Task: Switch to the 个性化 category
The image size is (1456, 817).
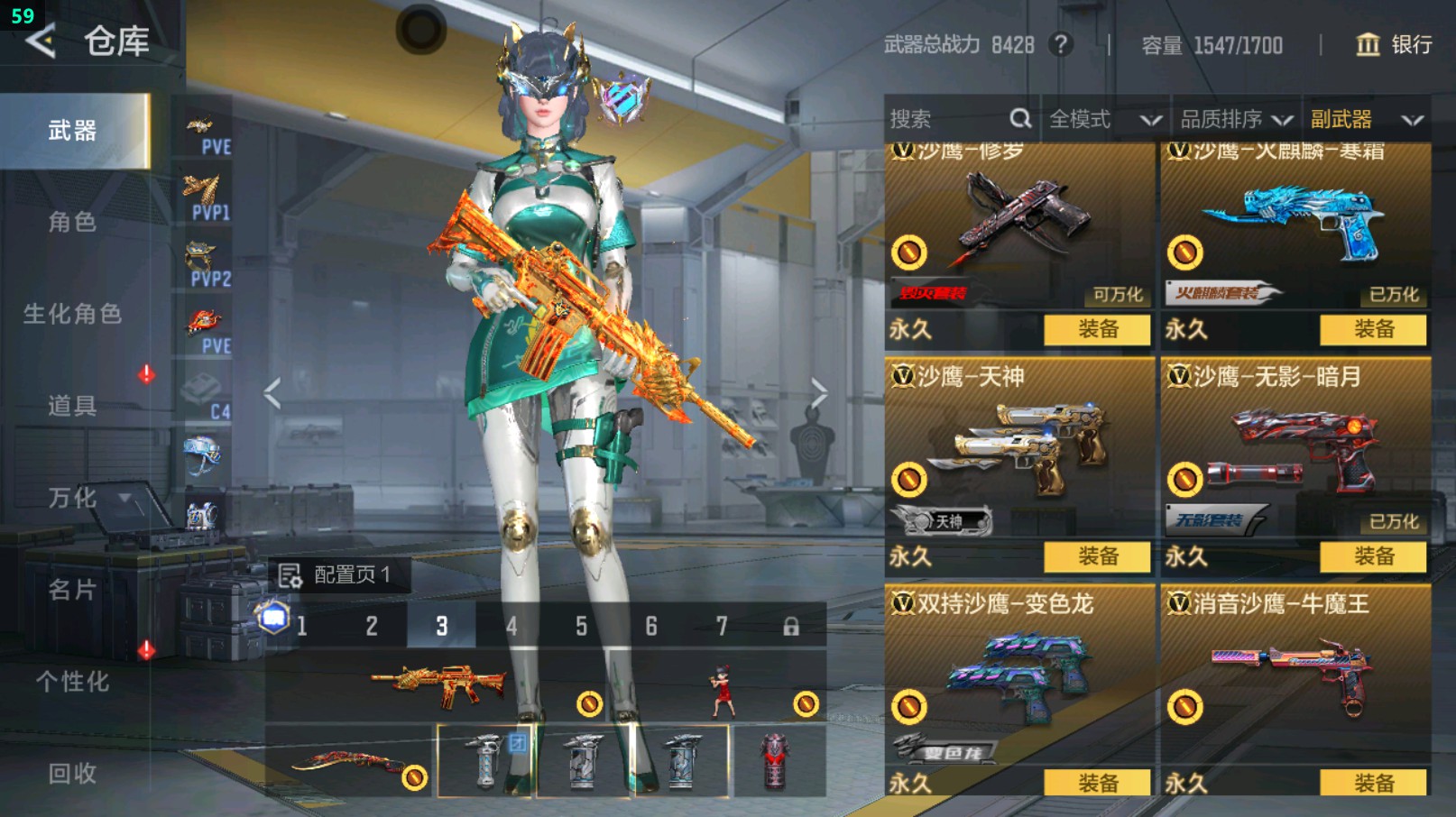Action: coord(72,682)
